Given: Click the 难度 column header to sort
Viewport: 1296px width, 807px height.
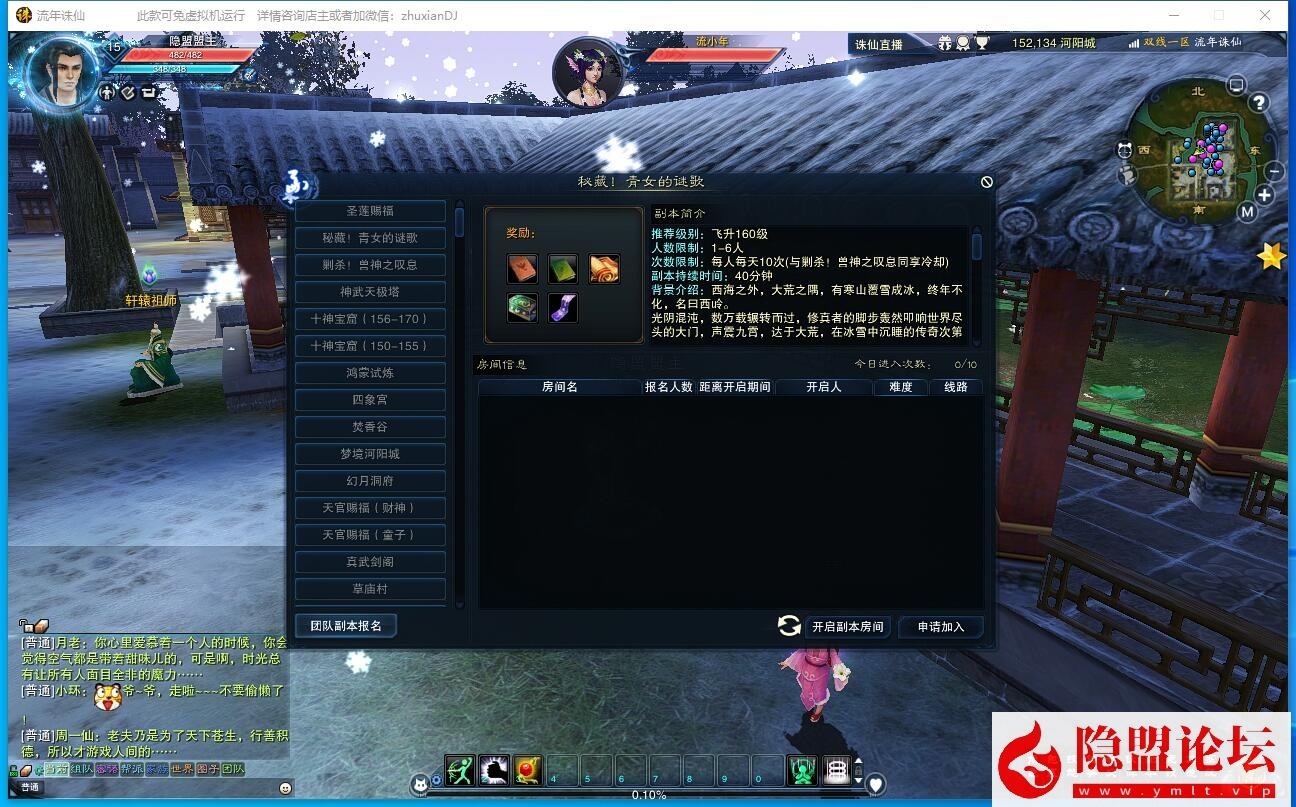Looking at the screenshot, I should point(899,387).
